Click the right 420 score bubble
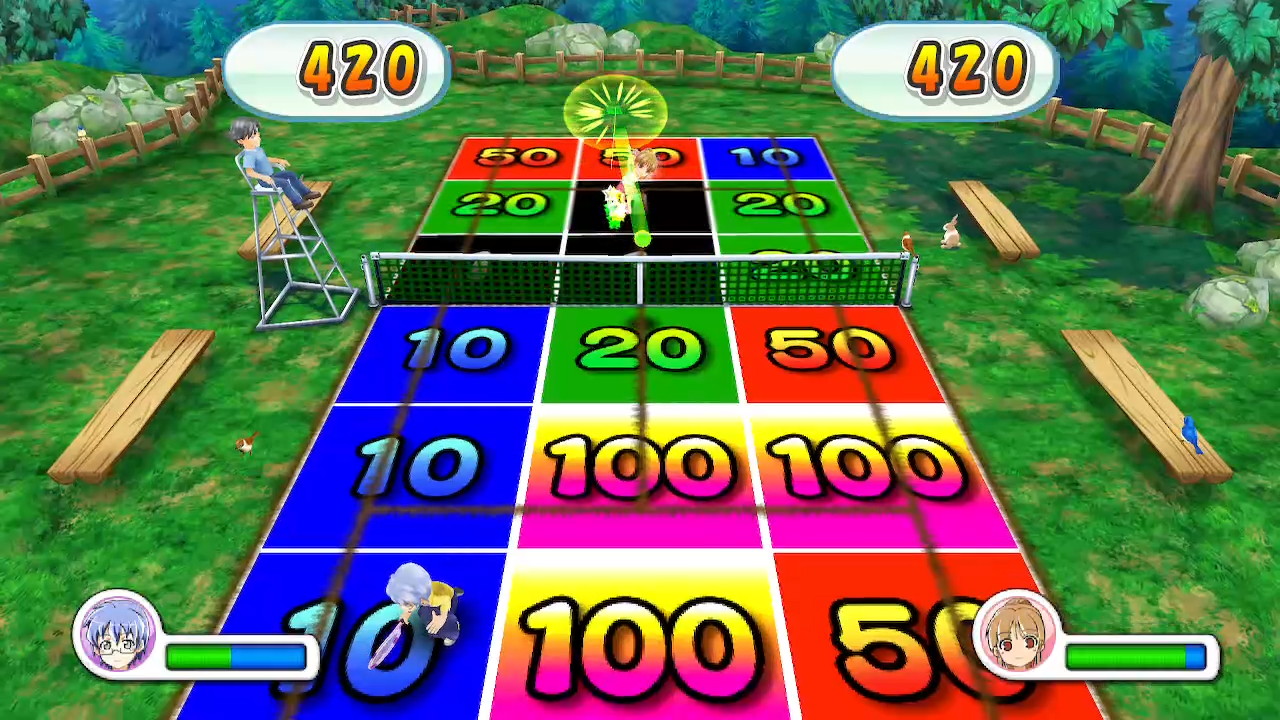The width and height of the screenshot is (1280, 720). (944, 67)
